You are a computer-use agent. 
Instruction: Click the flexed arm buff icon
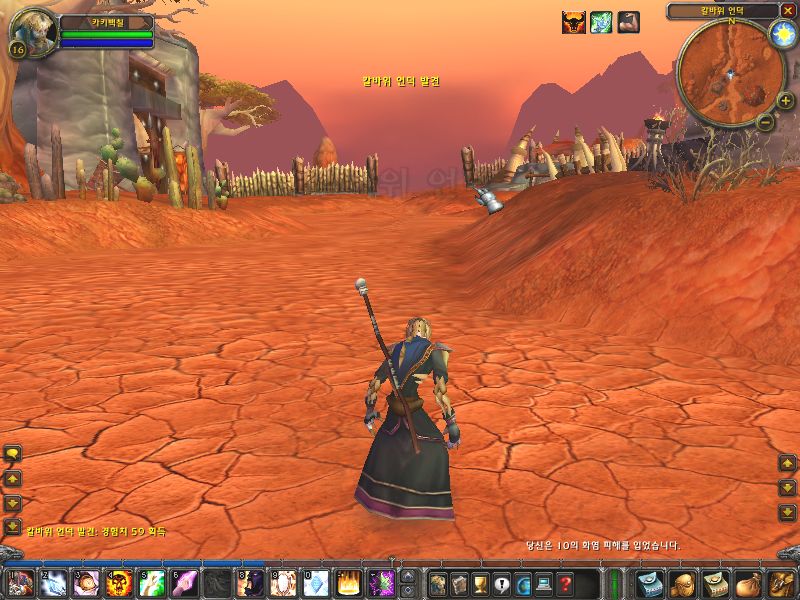[x=628, y=22]
